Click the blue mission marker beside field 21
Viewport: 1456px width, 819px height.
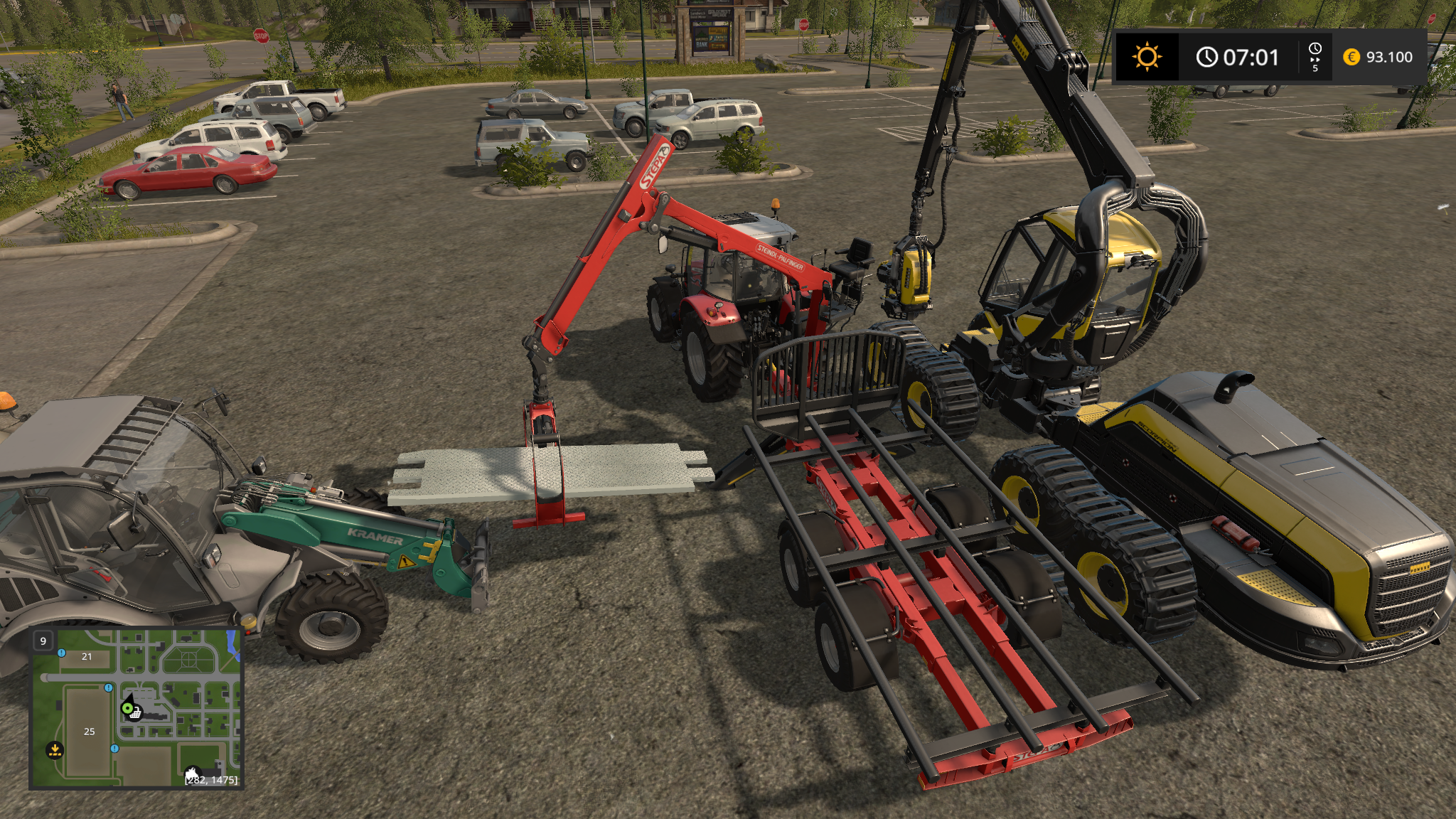pyautogui.click(x=62, y=653)
